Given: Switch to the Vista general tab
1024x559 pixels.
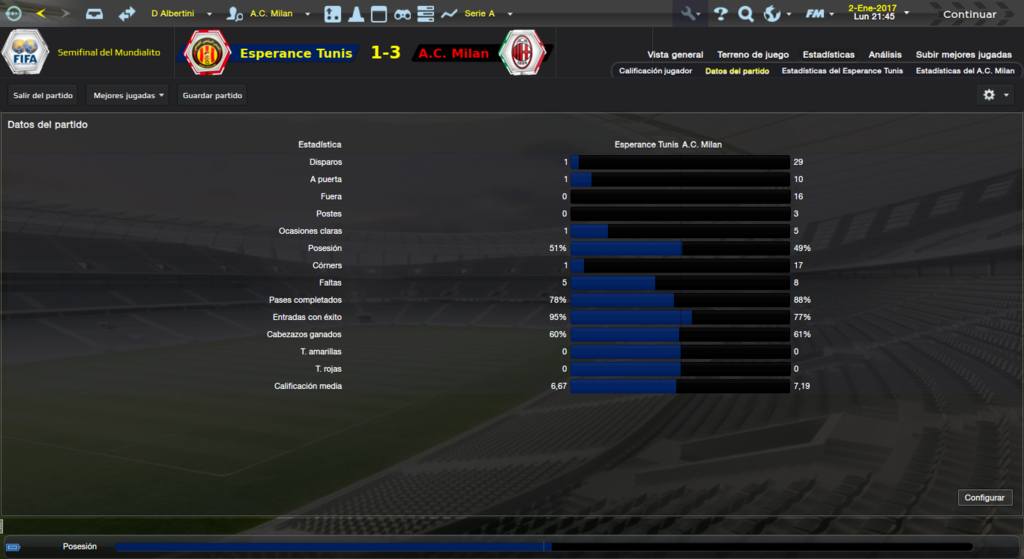Looking at the screenshot, I should pyautogui.click(x=675, y=55).
